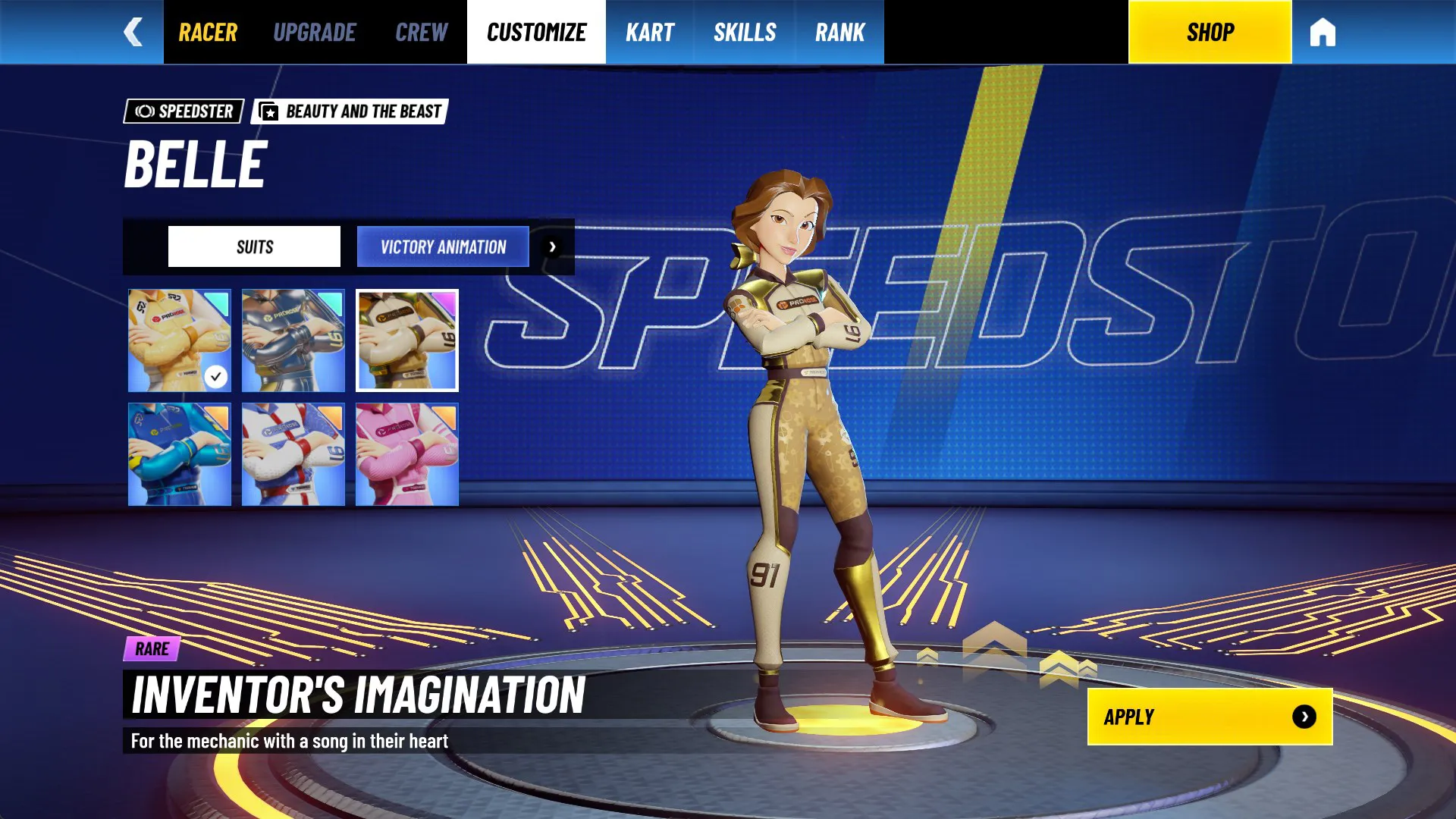Select the silver suit thumbnail
Screen dimensions: 1456x819
pyautogui.click(x=293, y=340)
